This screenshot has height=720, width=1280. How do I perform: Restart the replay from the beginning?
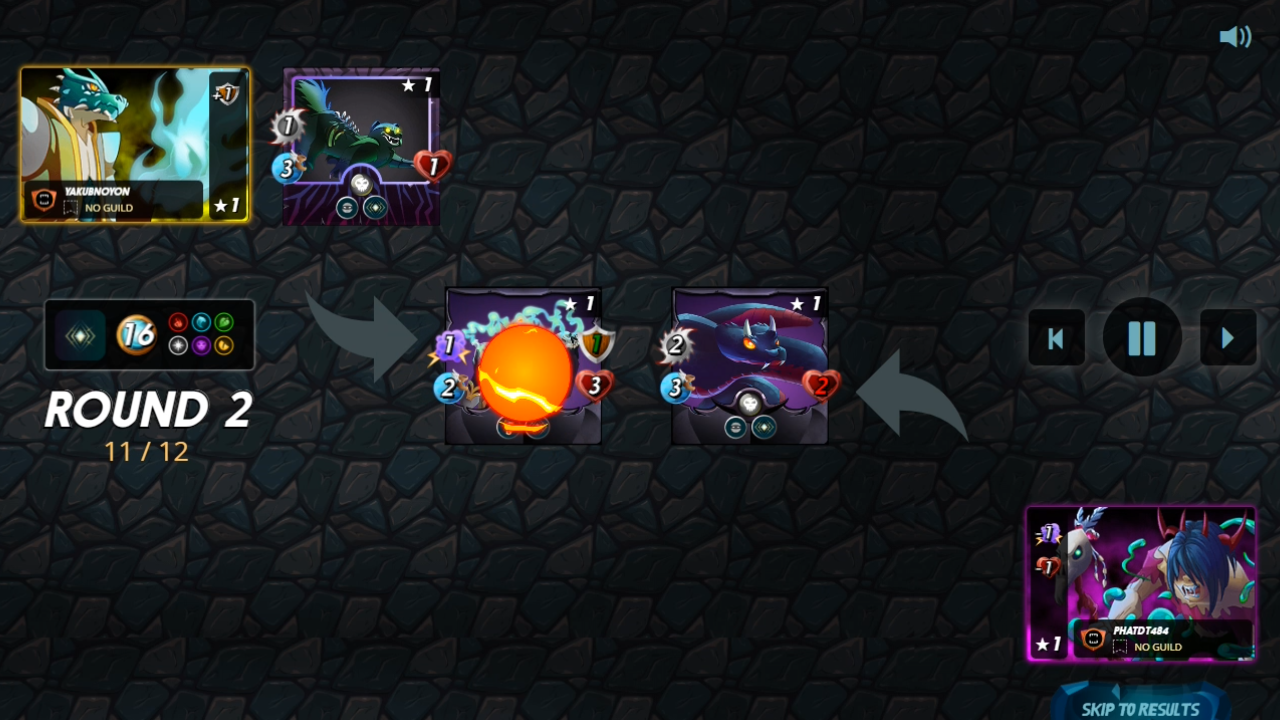point(1056,338)
